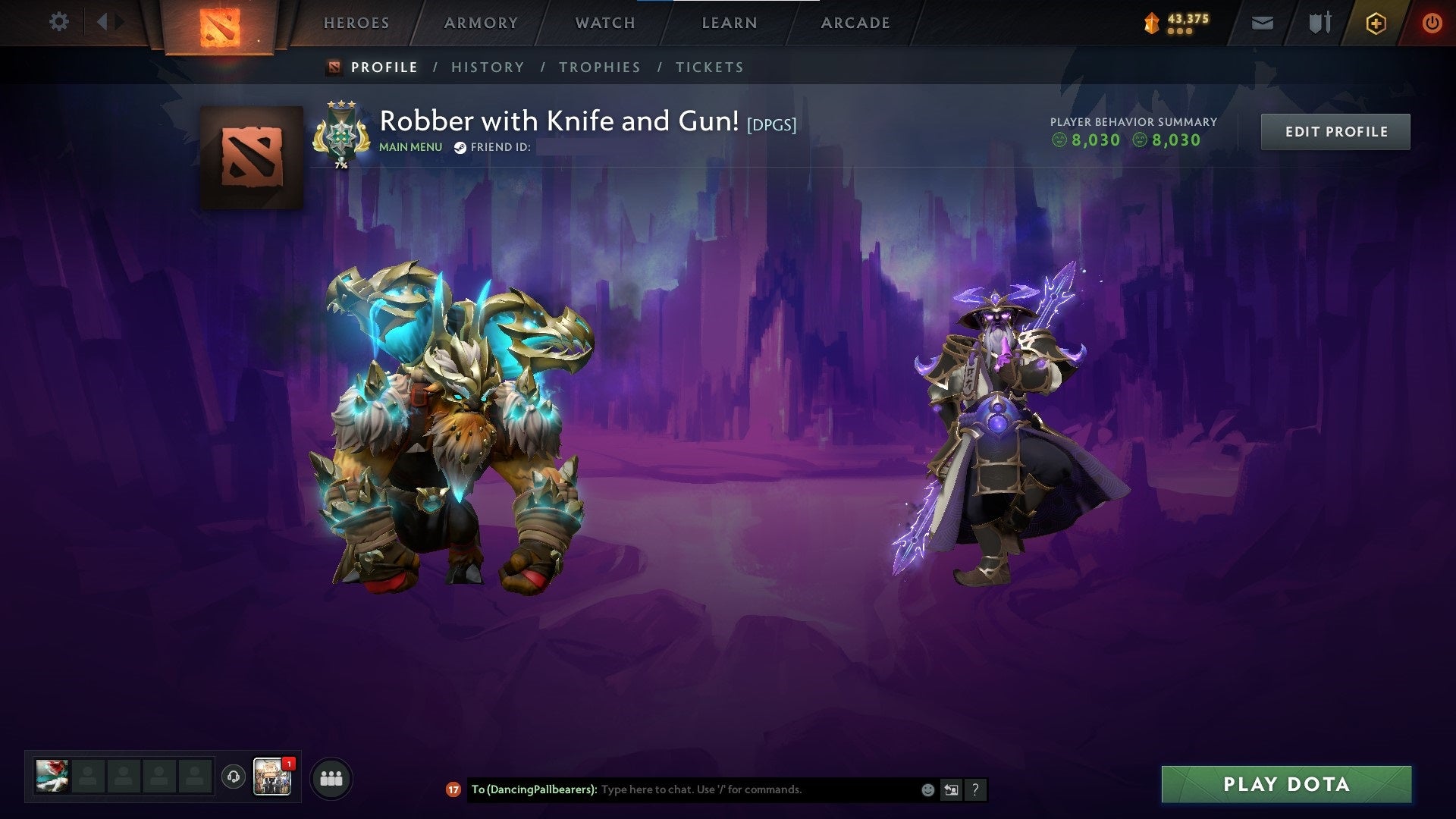Open the settings gear menu

(59, 22)
